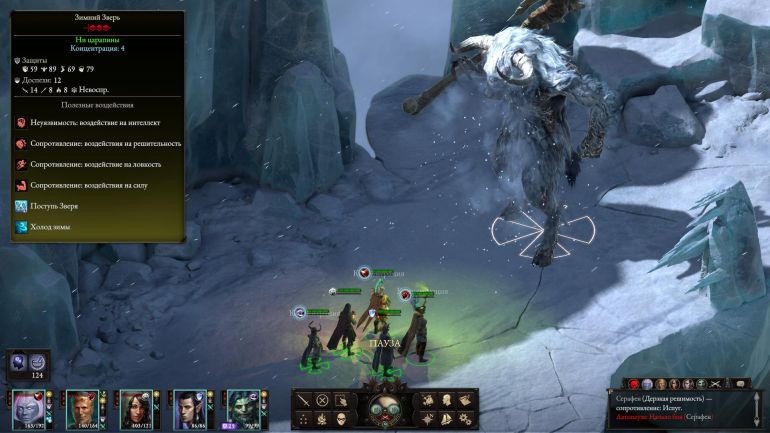Image resolution: width=770 pixels, height=433 pixels.
Task: Toggle the mask-face icon in the action bar
Action: 342,418
